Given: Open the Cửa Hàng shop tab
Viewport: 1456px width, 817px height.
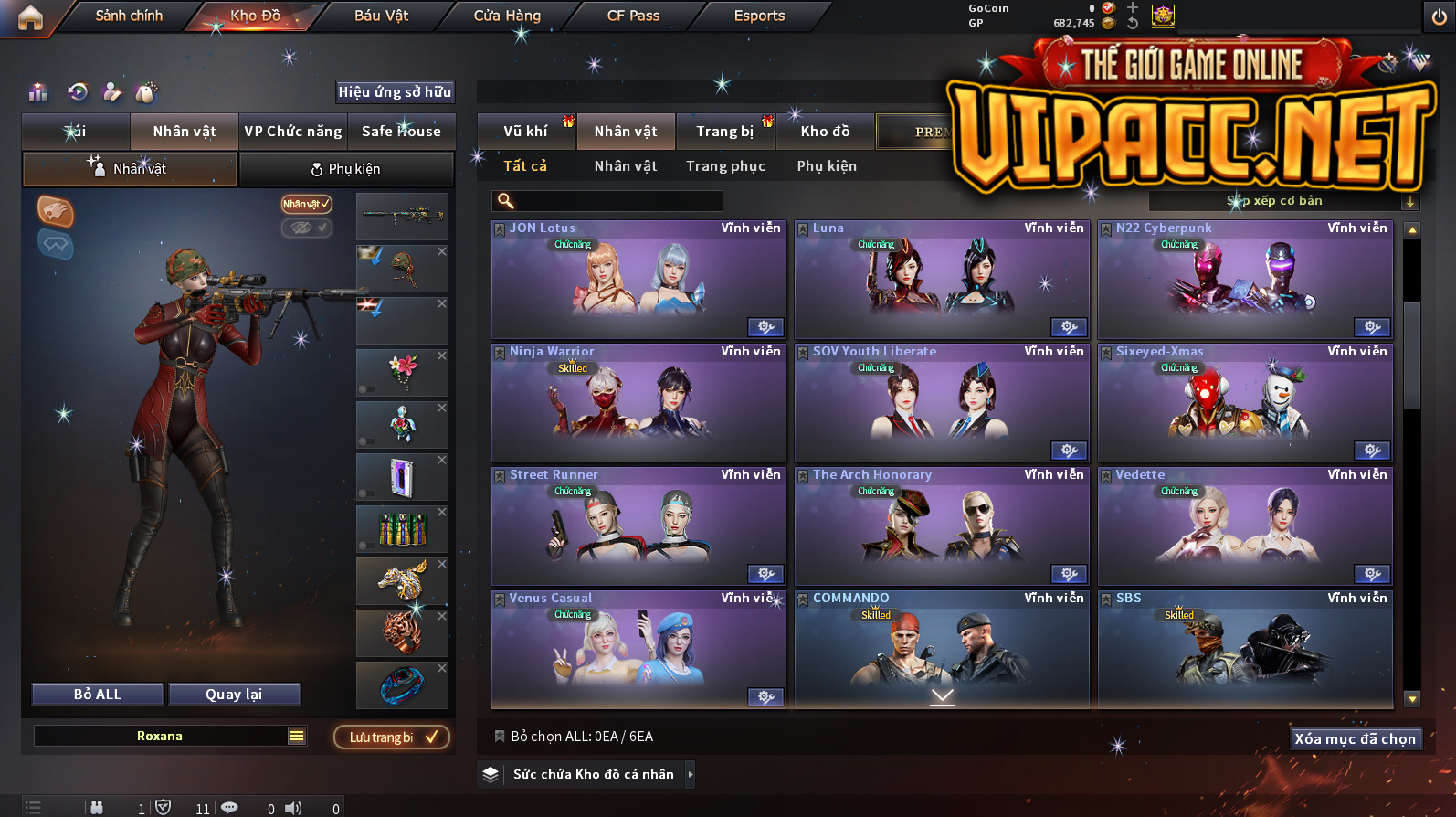Looking at the screenshot, I should click(x=507, y=16).
